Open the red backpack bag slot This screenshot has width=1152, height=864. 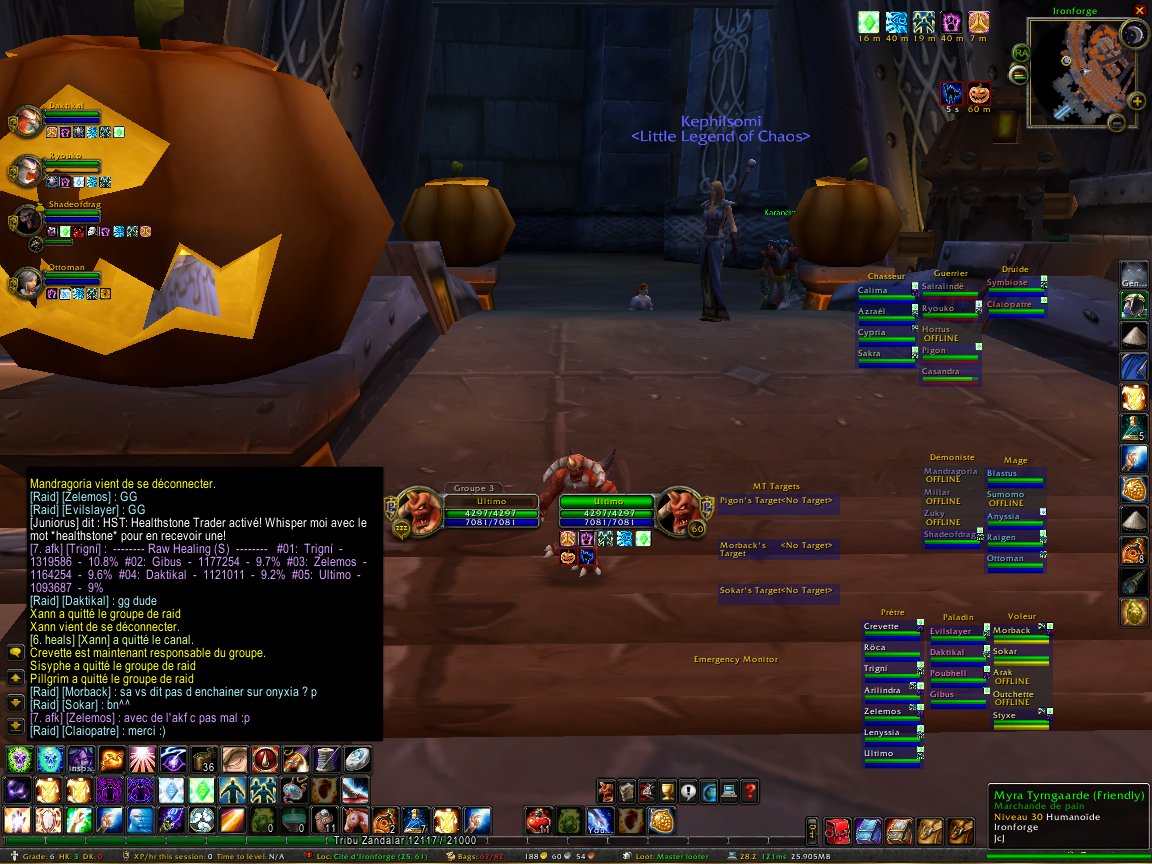[841, 829]
